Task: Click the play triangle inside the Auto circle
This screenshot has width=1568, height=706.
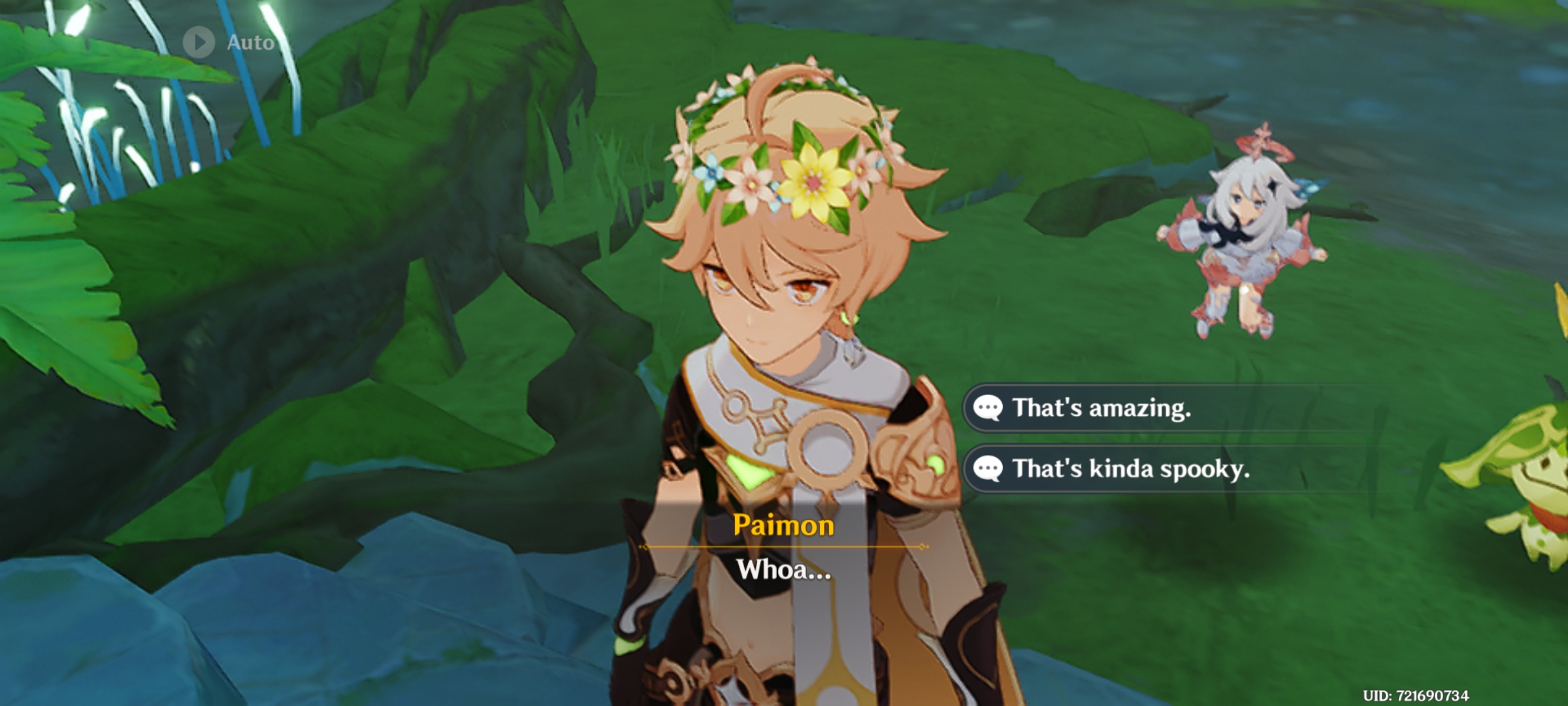Action: click(x=200, y=42)
